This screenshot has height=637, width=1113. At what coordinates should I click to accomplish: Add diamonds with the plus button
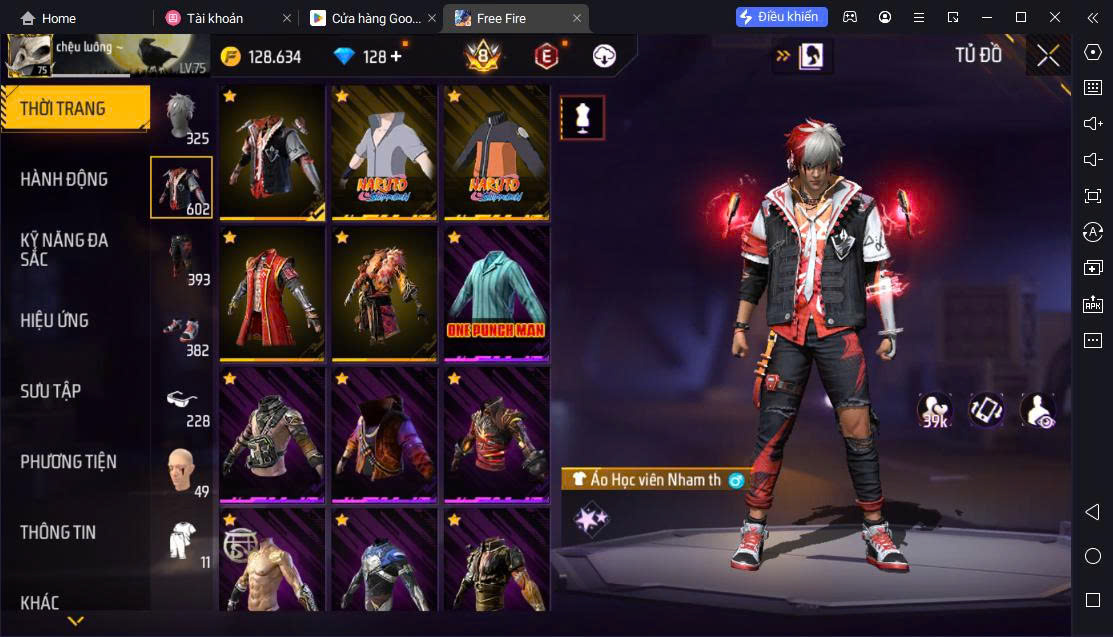tap(396, 56)
